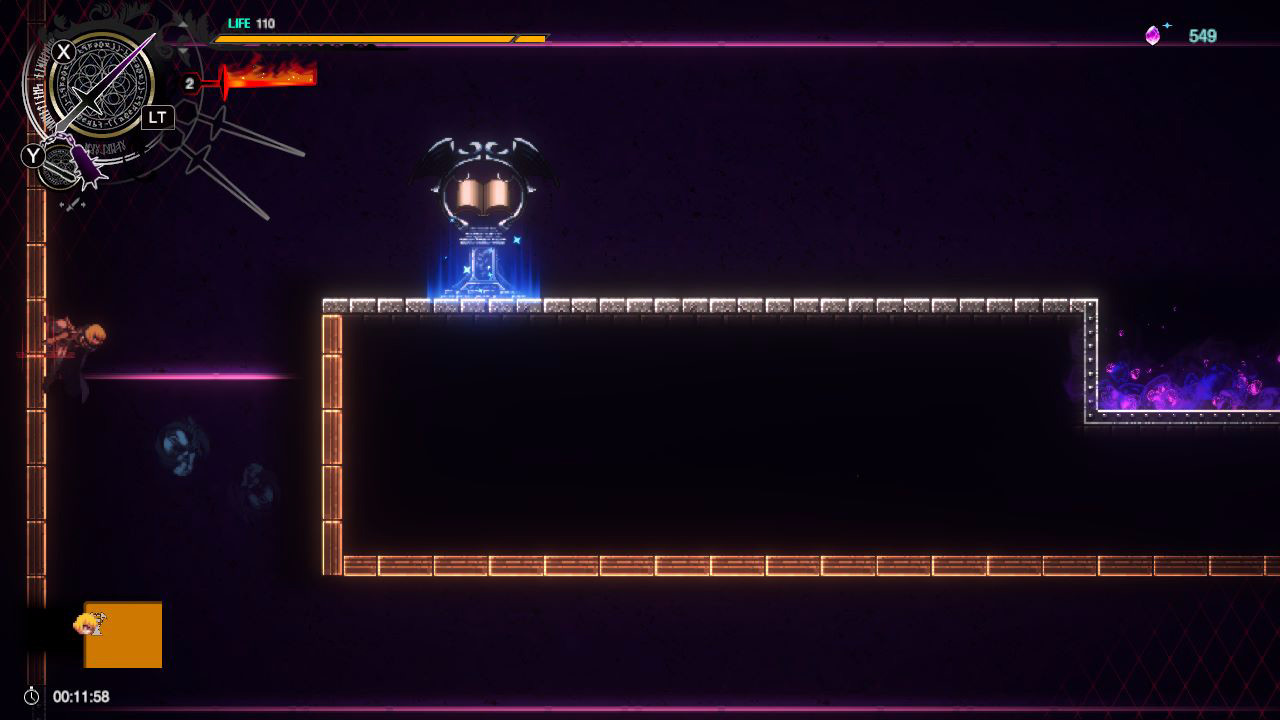Click the LIFE label above the health bar
1280x720 pixels.
(239, 23)
